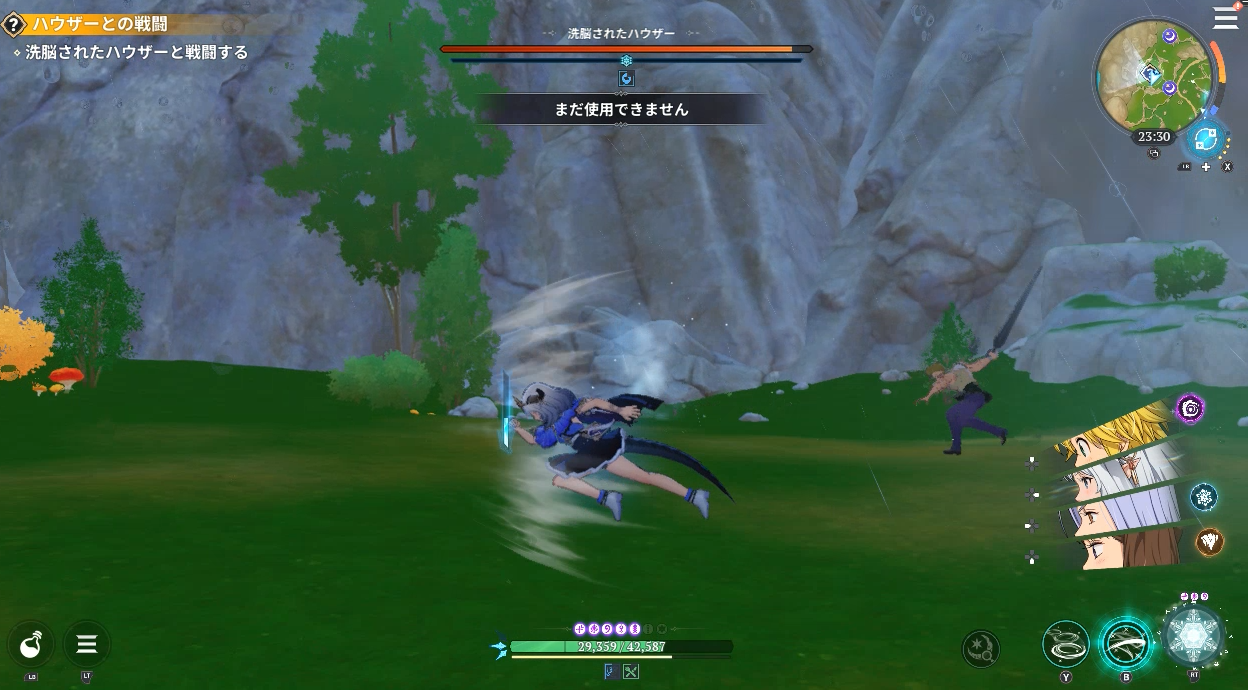The height and width of the screenshot is (690, 1248).
Task: Open the circular minimap
Action: coord(1154,71)
